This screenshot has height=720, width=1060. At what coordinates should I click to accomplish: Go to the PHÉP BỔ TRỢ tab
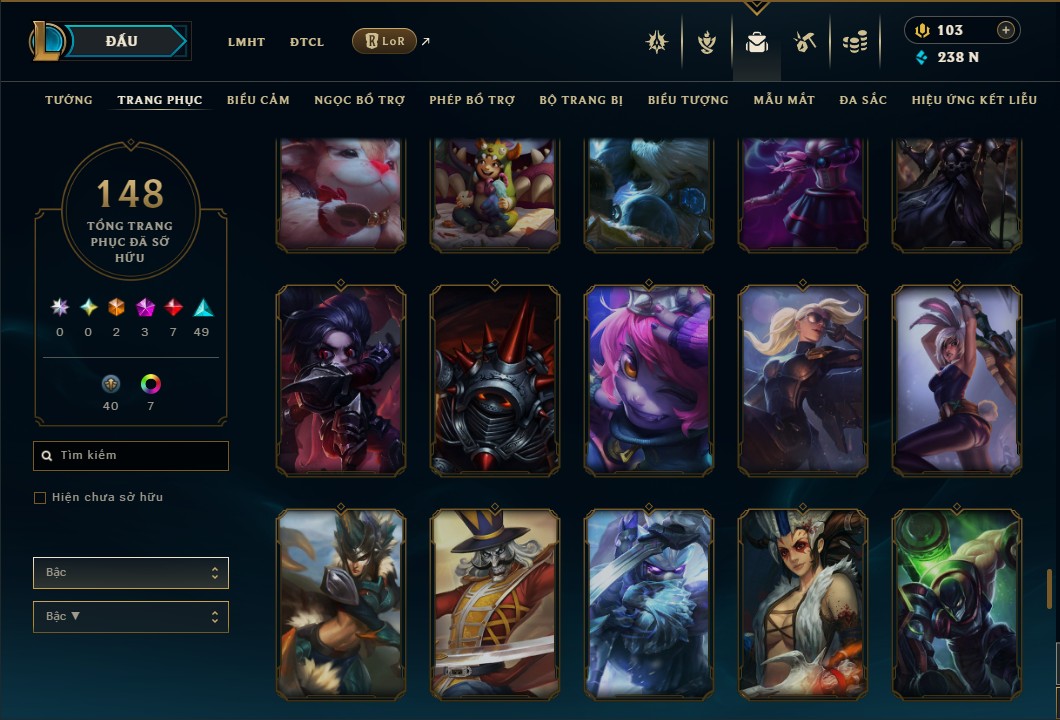point(472,100)
